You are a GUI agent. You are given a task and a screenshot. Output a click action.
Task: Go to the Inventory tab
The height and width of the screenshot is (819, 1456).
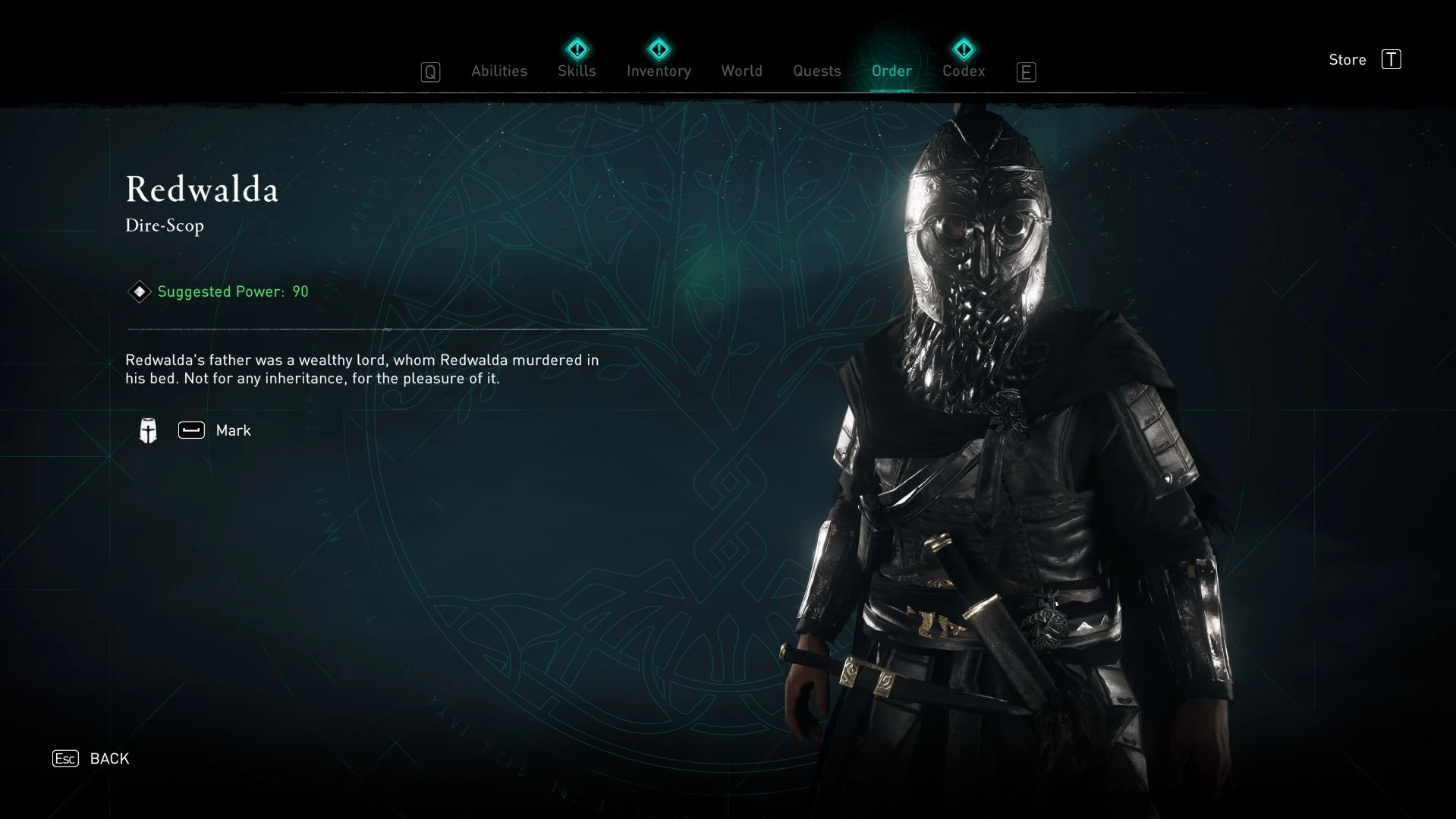tap(659, 71)
